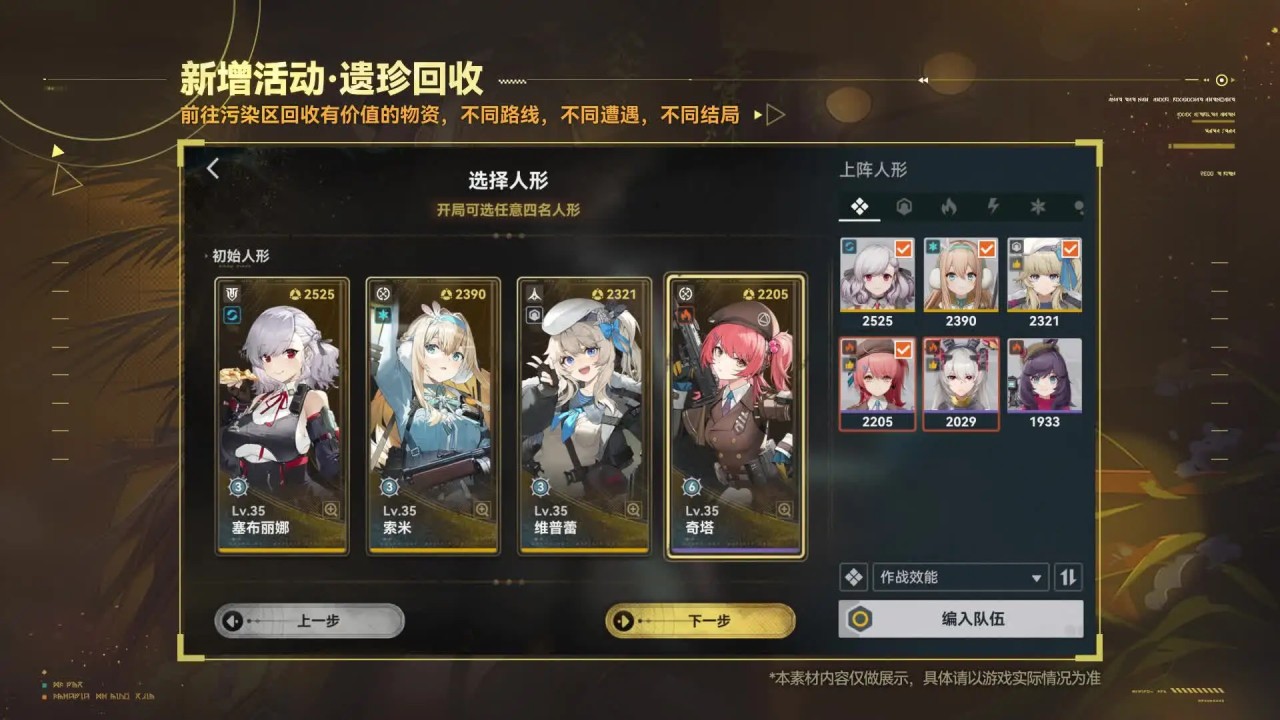
Task: Open the 作战效能 sort dropdown
Action: (x=959, y=577)
